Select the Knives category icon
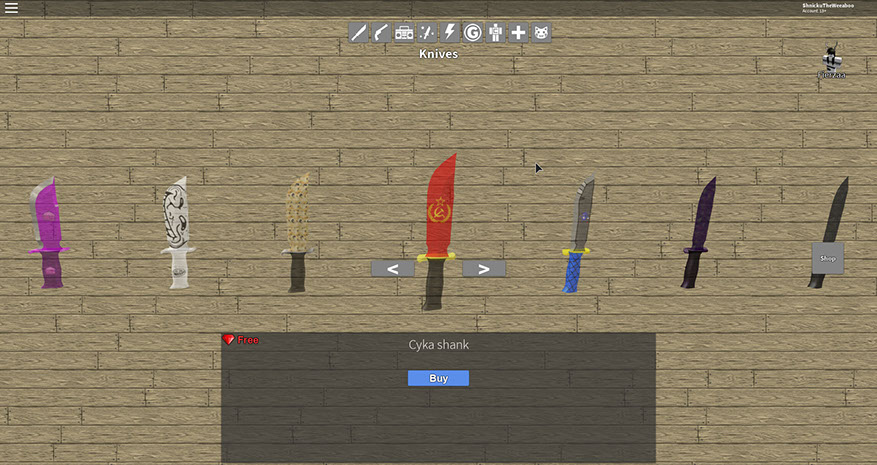The height and width of the screenshot is (465, 877). (x=358, y=33)
